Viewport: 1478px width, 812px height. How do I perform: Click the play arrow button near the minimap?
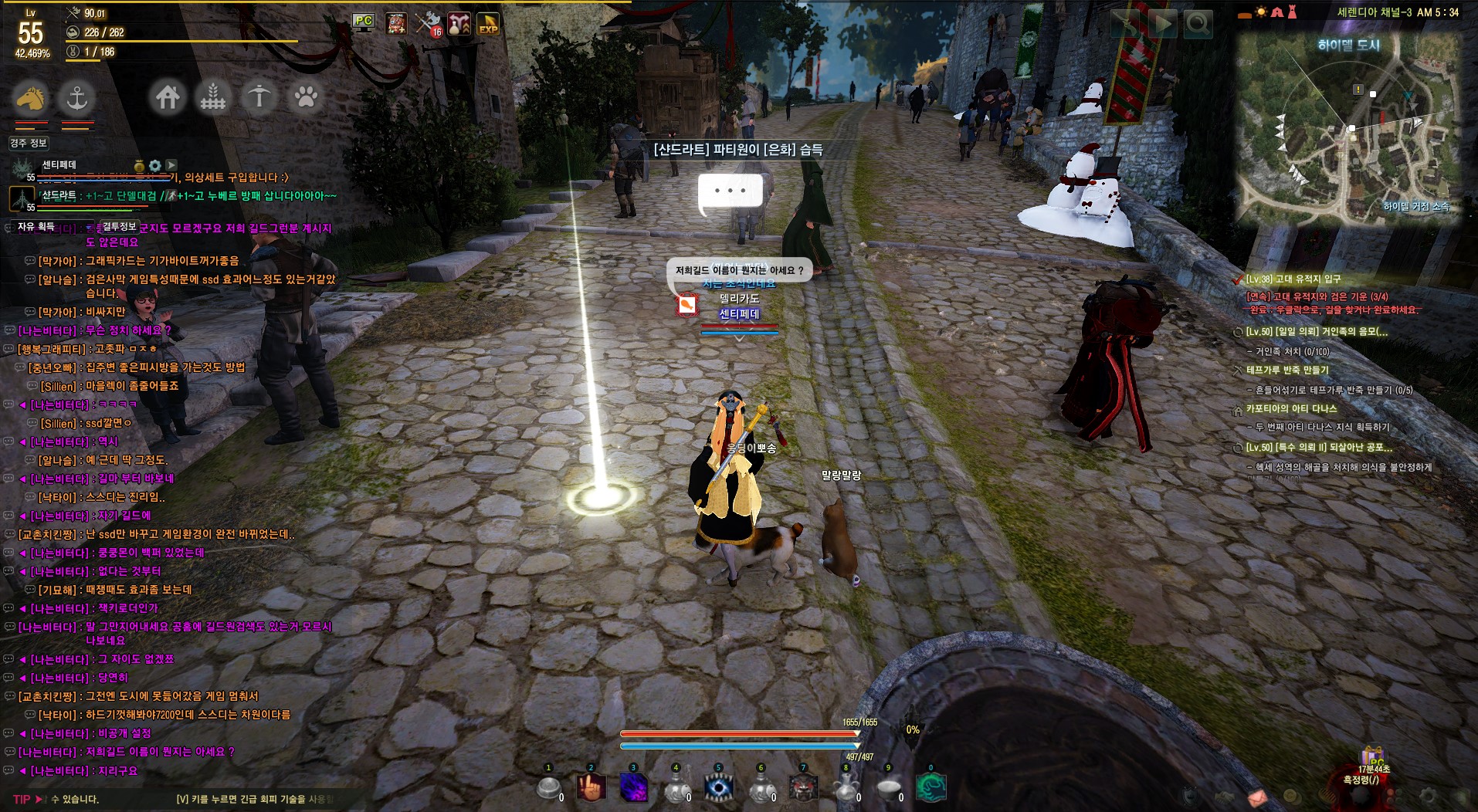click(x=1161, y=25)
